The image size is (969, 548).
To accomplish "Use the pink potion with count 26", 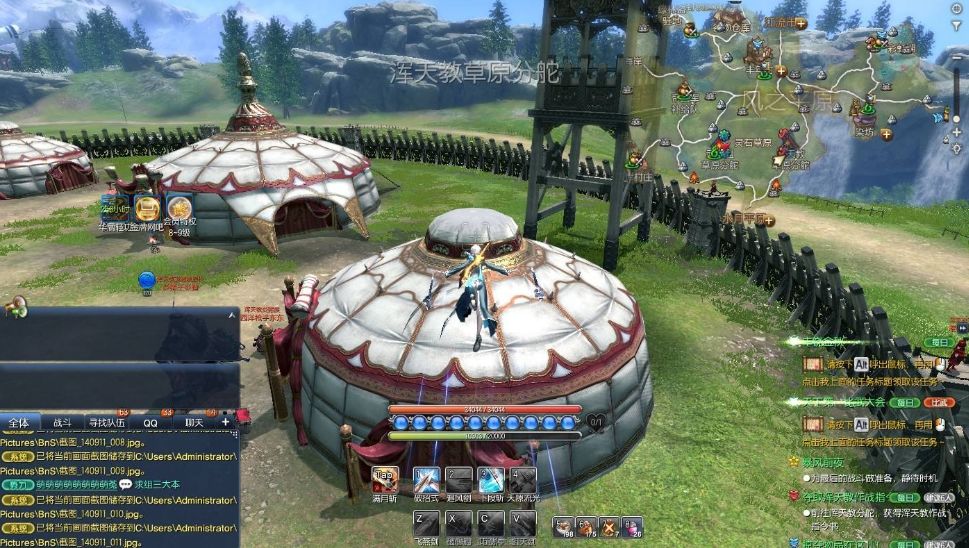I will 632,526.
